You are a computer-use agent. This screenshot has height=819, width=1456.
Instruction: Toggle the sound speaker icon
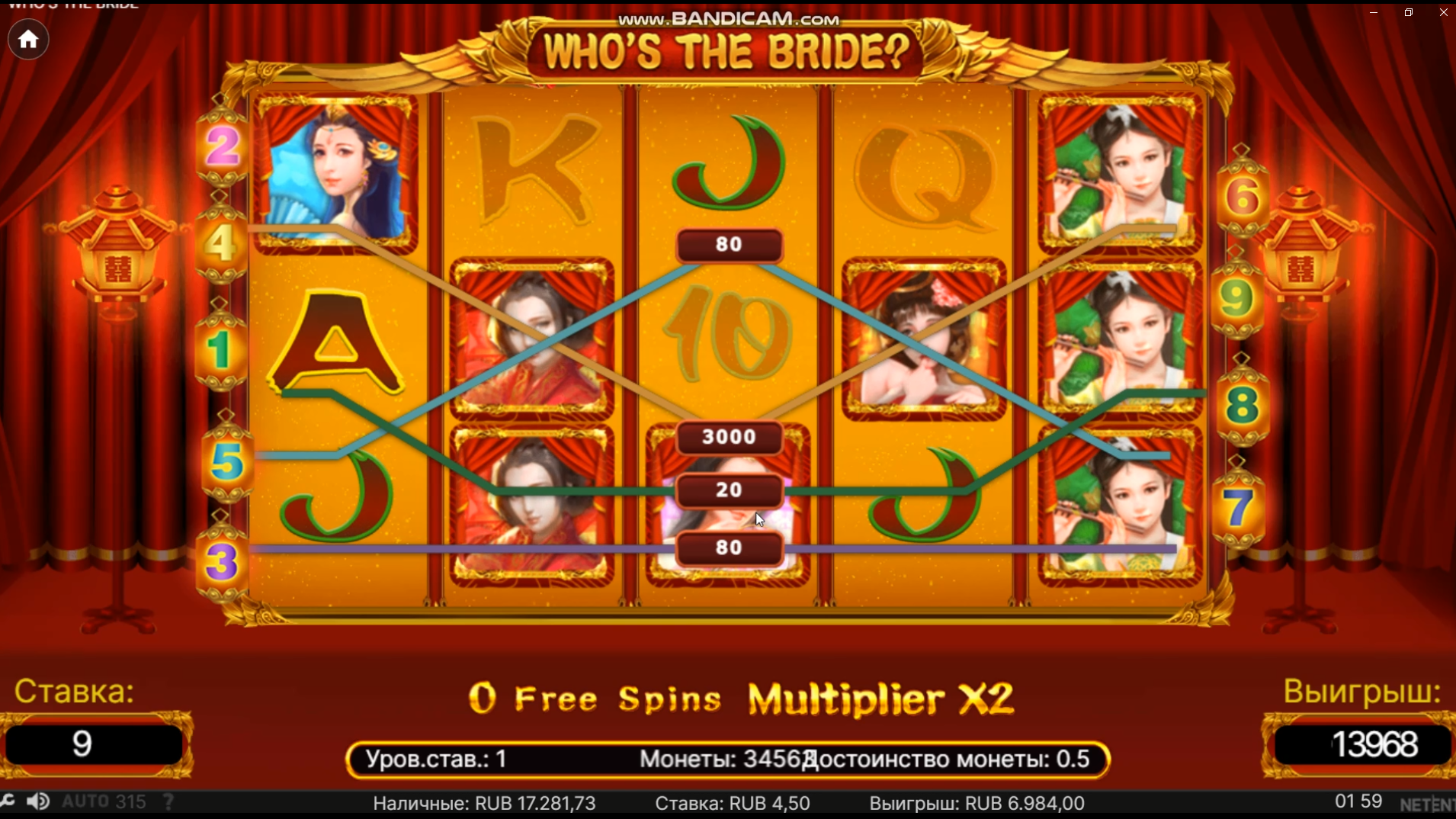coord(37,801)
